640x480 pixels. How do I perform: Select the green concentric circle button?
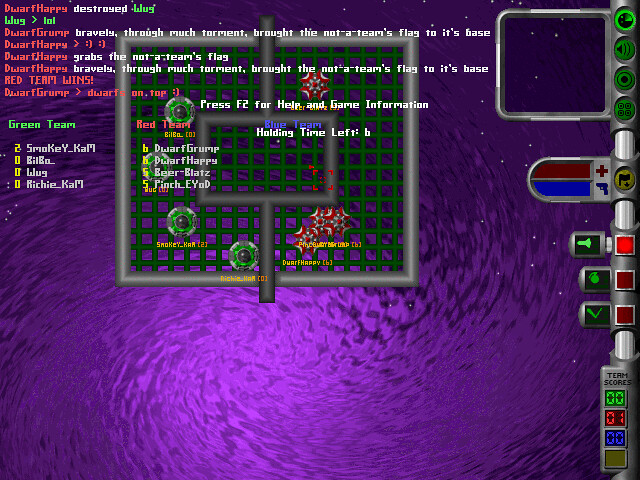(x=624, y=78)
